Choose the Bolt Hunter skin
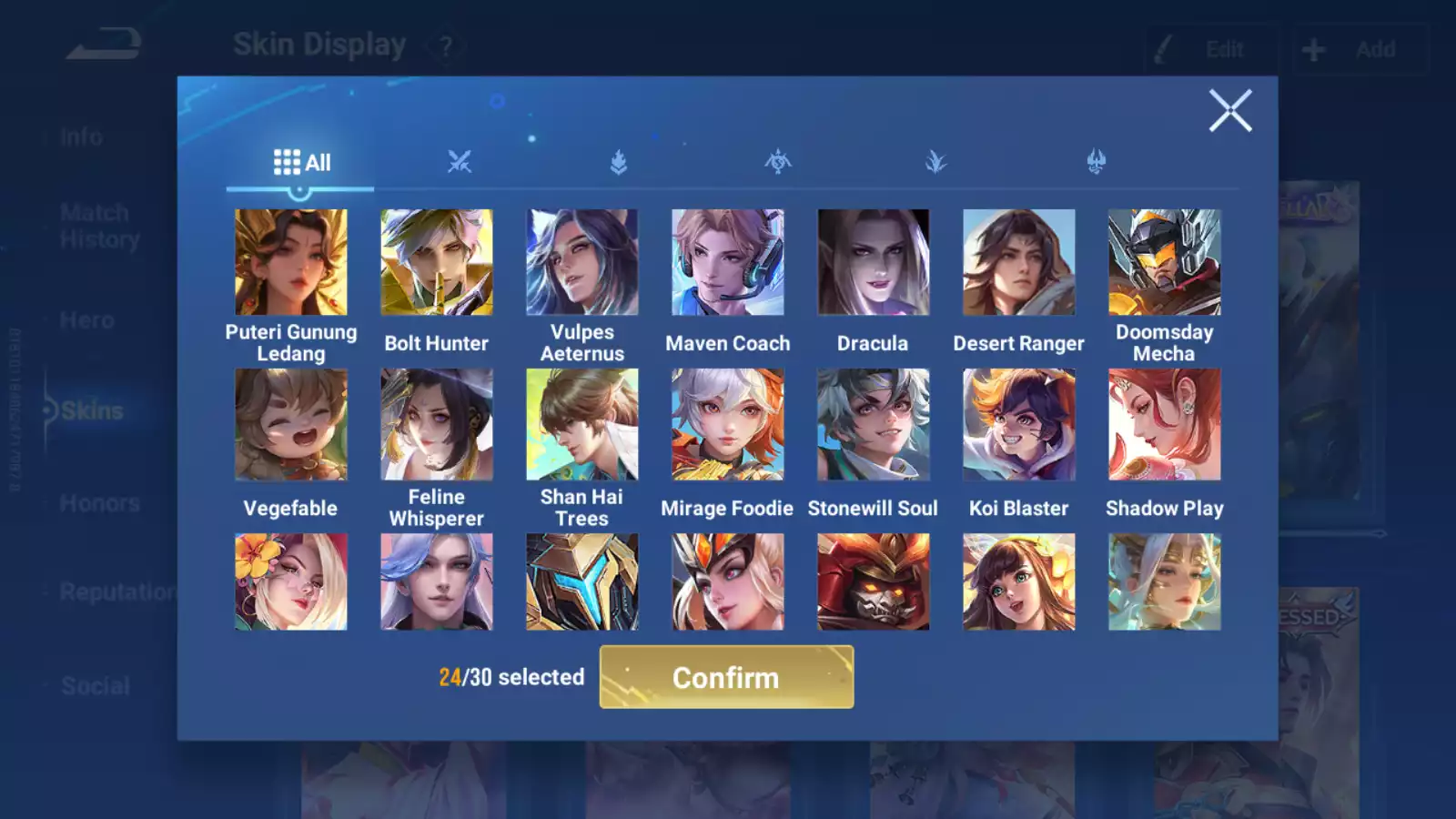The width and height of the screenshot is (1456, 819). coord(437,262)
